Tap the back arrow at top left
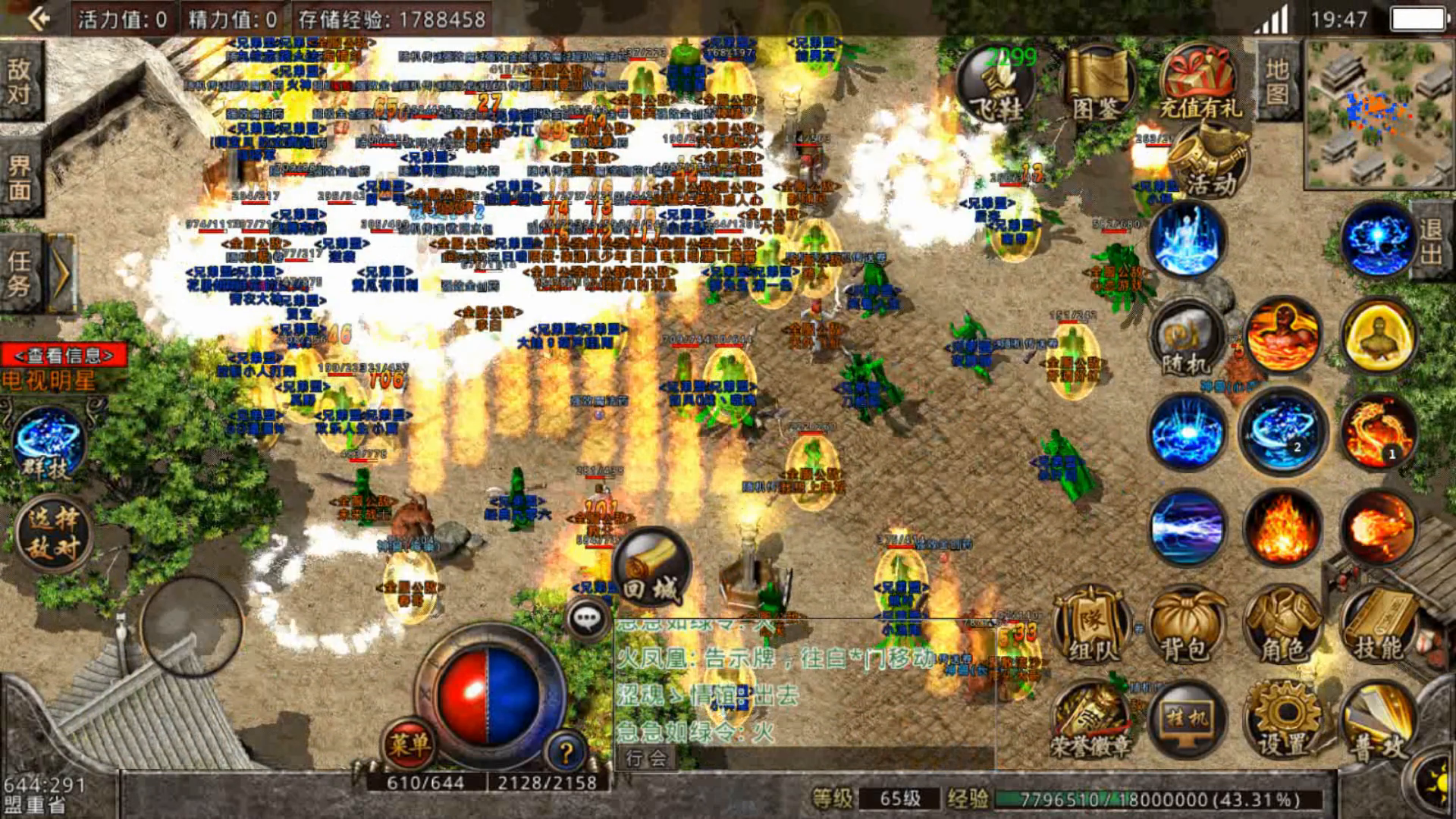 38,18
